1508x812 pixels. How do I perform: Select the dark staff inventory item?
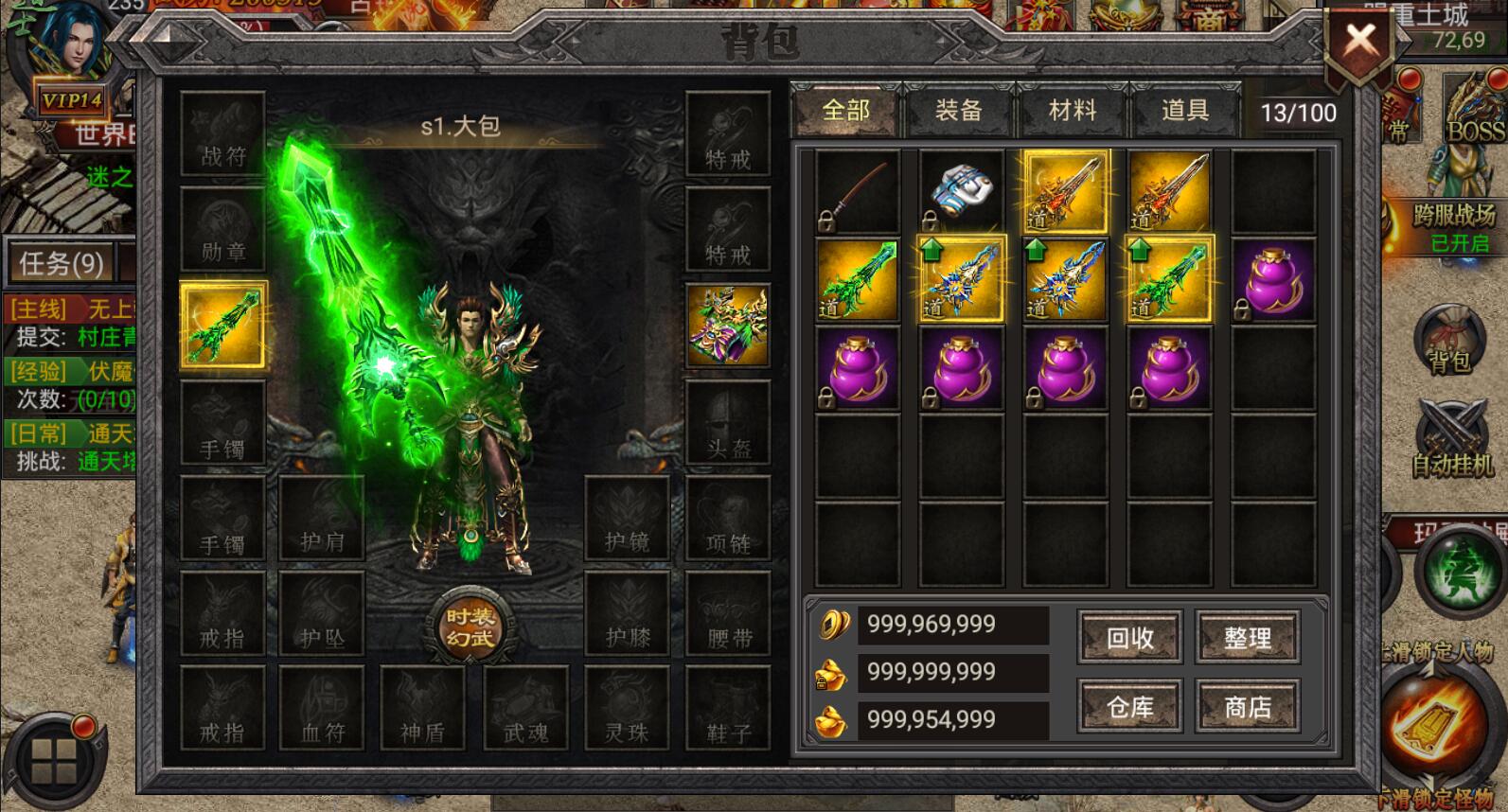(x=858, y=192)
